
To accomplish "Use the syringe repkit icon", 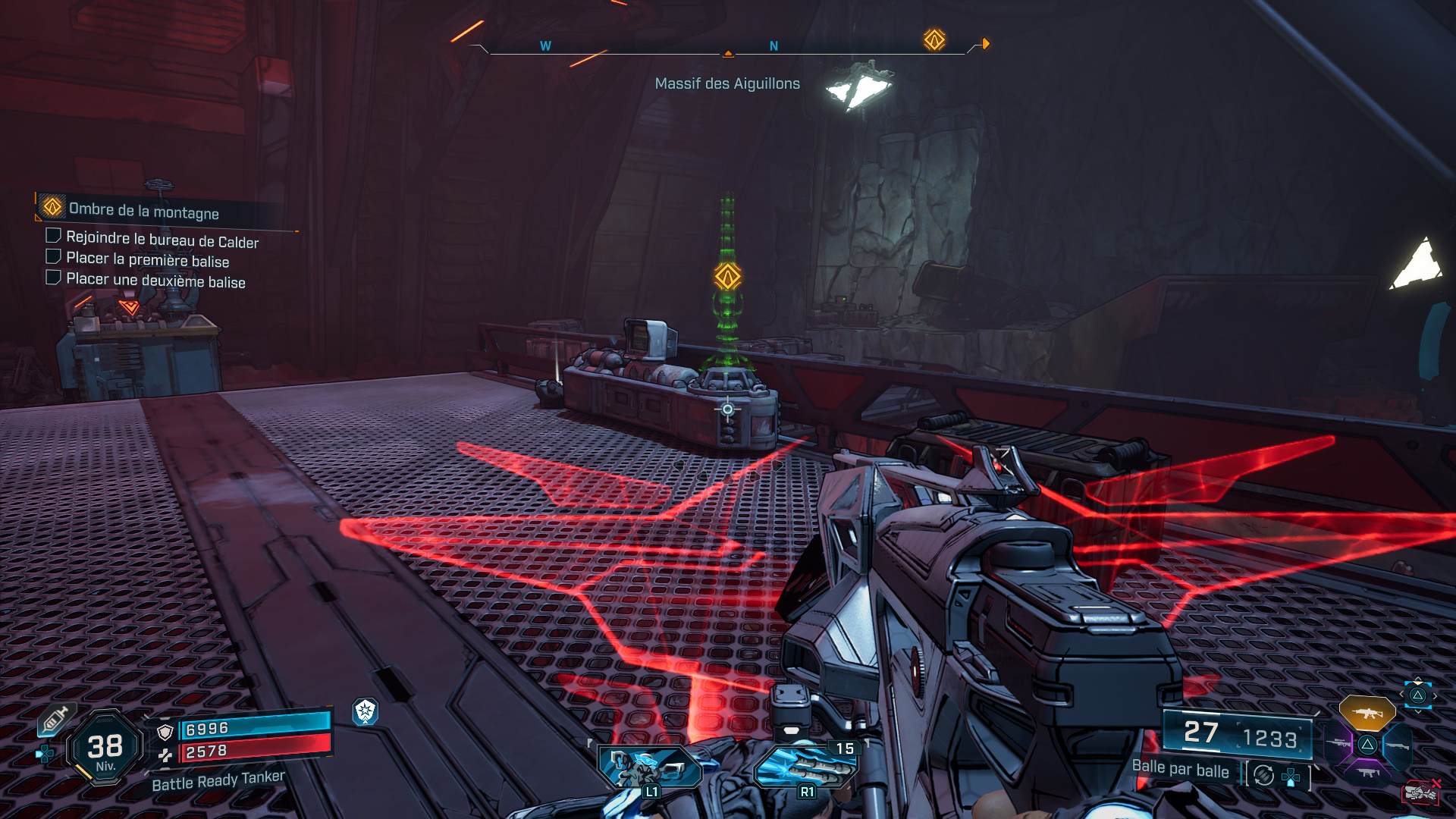I will click(x=55, y=720).
